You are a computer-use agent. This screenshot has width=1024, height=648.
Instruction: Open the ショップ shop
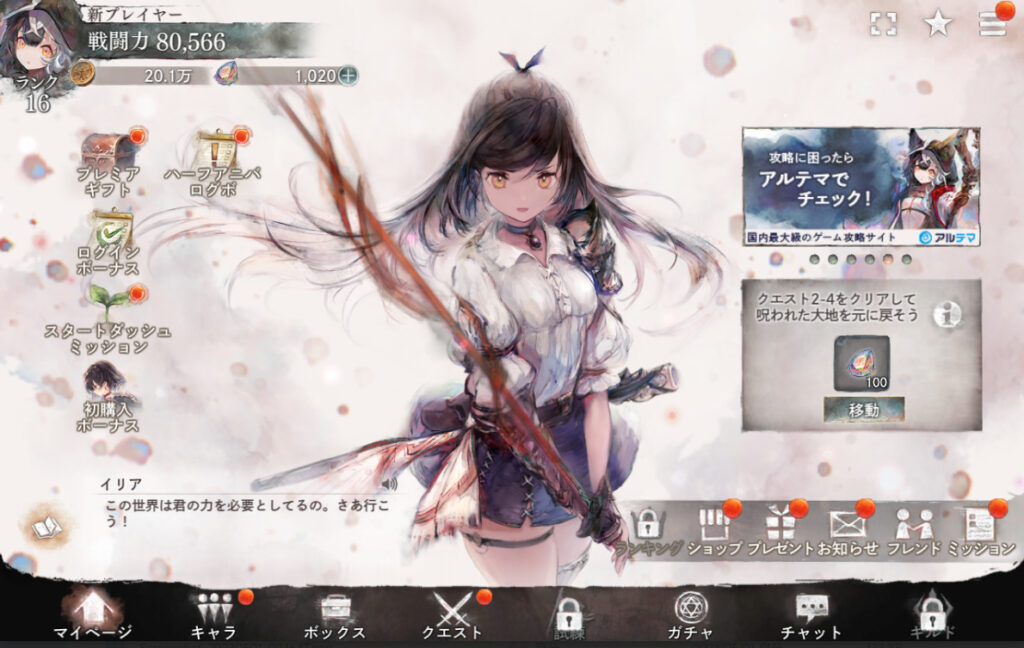(714, 528)
